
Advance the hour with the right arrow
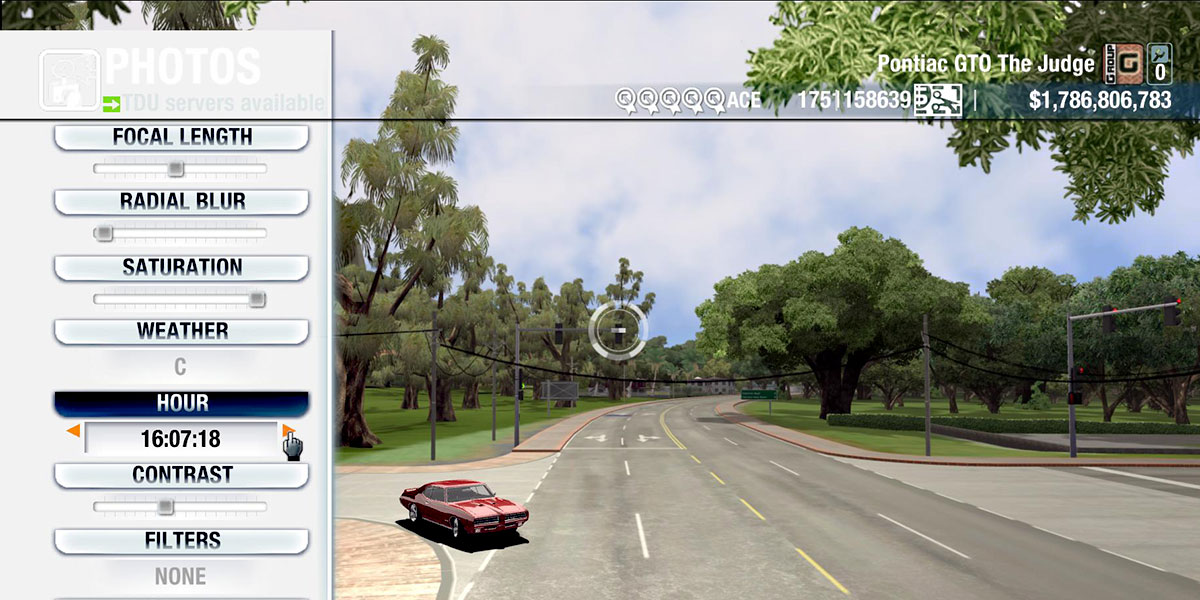tap(288, 431)
